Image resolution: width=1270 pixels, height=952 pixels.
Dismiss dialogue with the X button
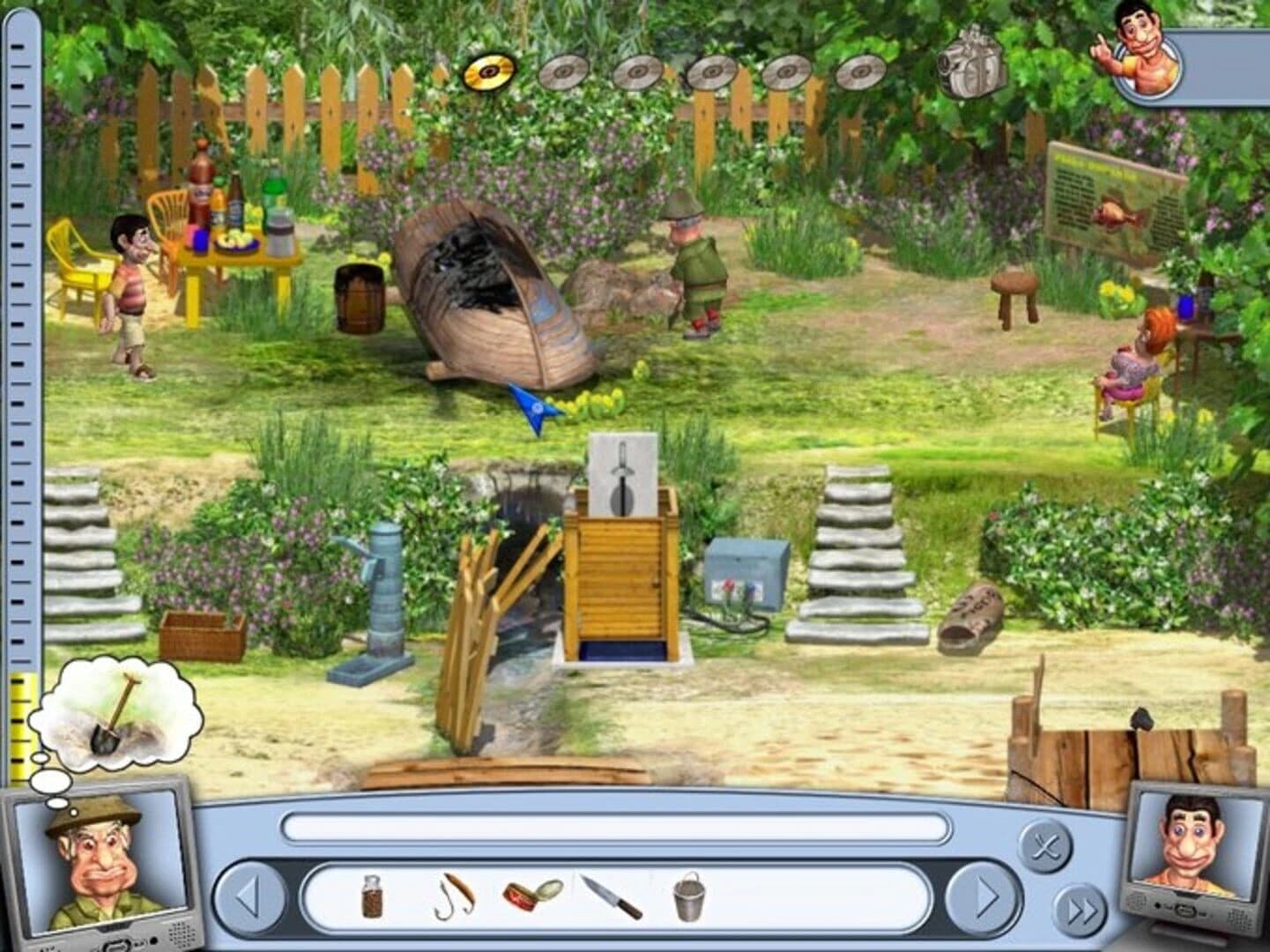click(1045, 849)
